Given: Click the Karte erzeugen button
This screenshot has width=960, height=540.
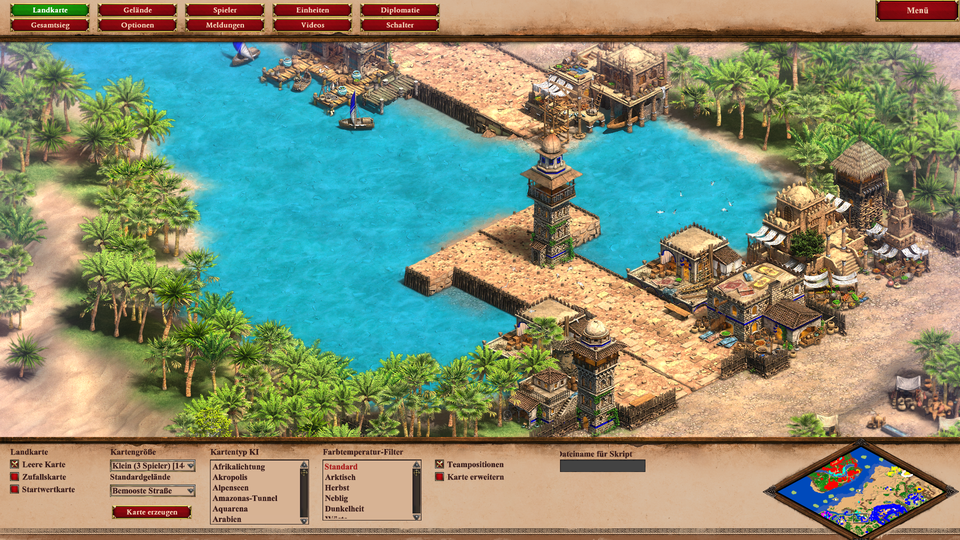Looking at the screenshot, I should [x=151, y=512].
